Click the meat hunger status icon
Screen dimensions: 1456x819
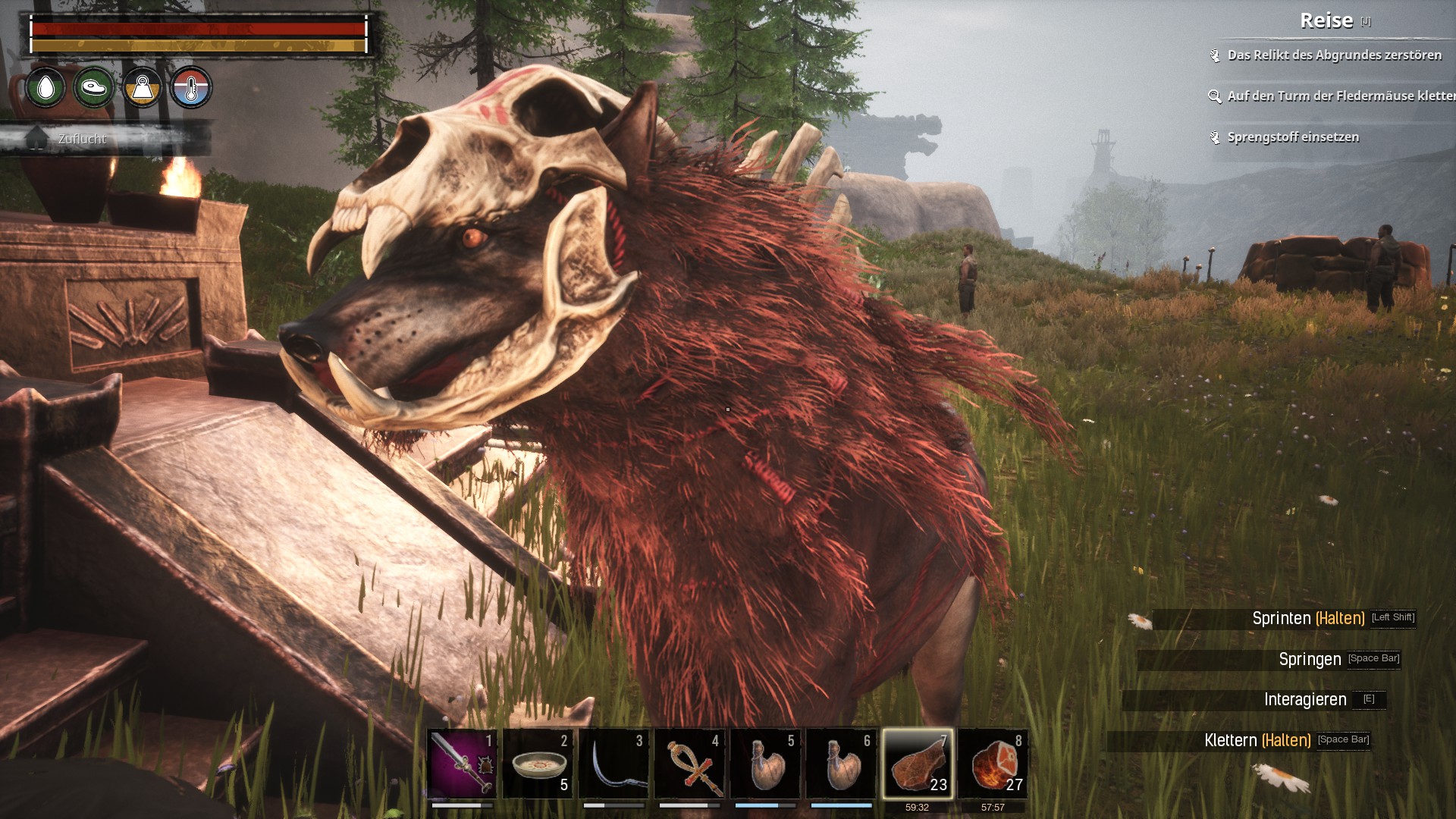pos(94,88)
